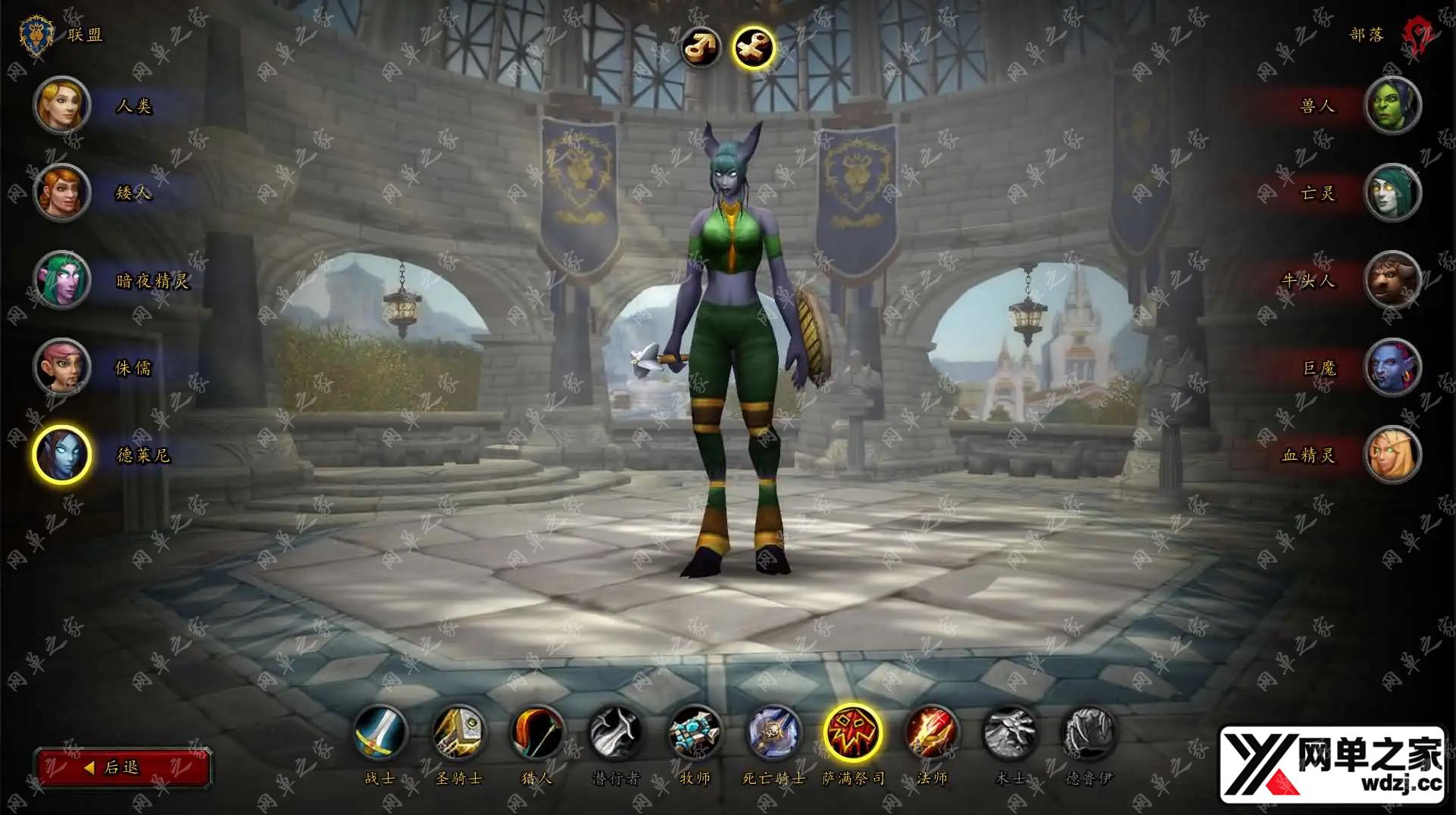This screenshot has height=815, width=1456.
Task: Select the Paladin (圣骑士) class icon
Action: pos(459,732)
